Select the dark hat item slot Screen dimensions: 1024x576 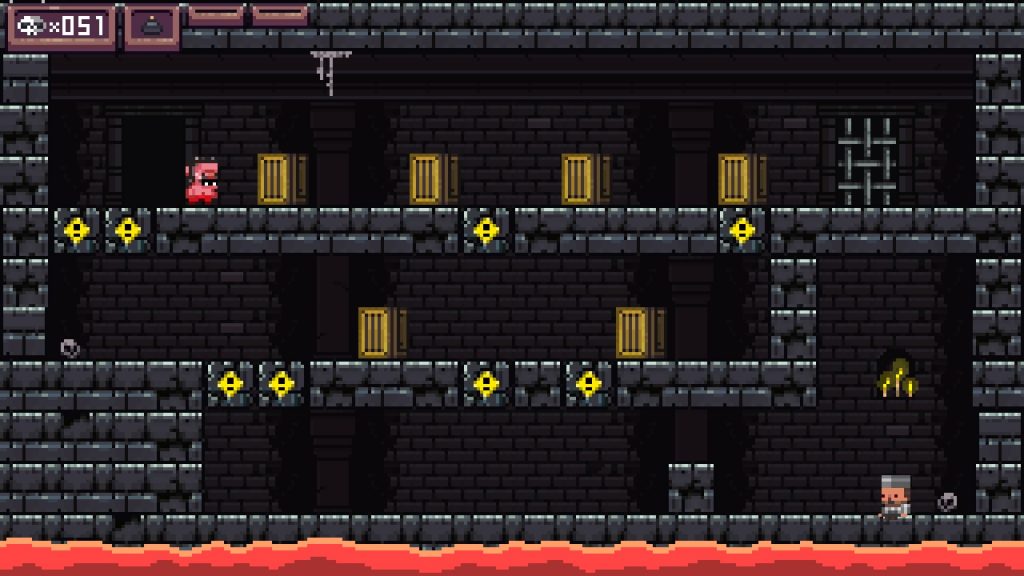pyautogui.click(x=152, y=25)
